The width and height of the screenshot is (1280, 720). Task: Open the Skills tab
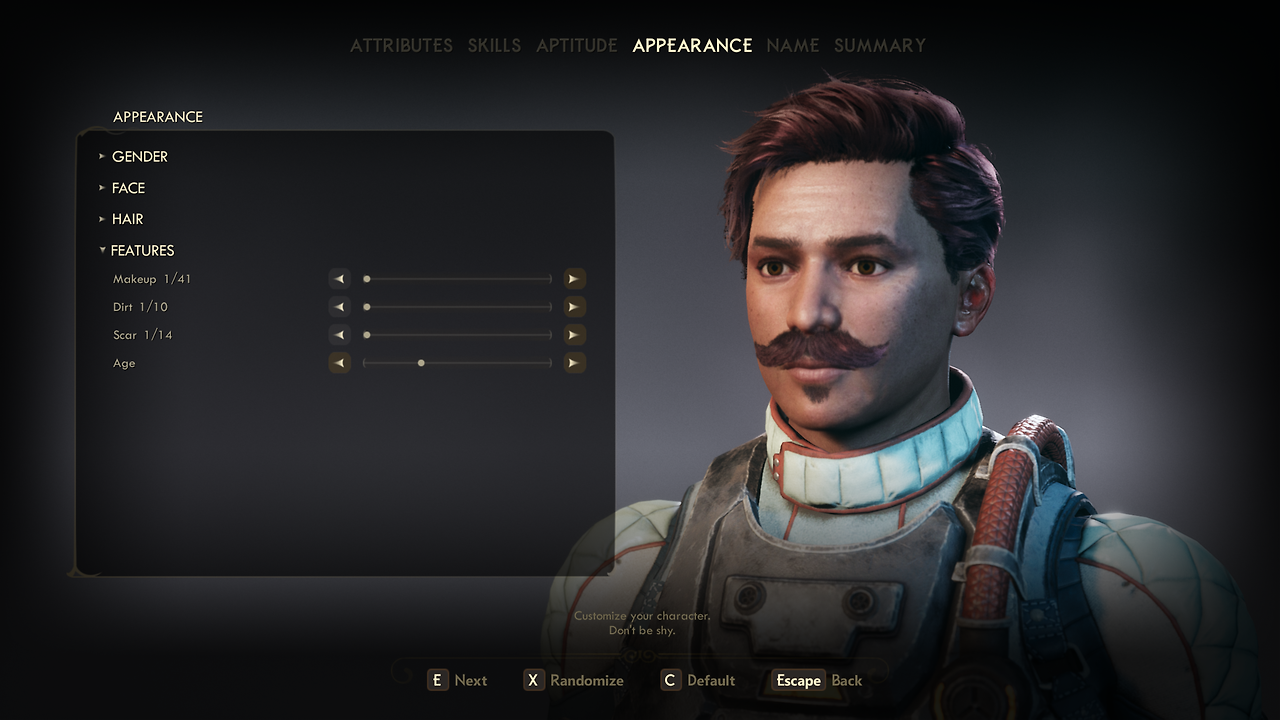click(x=494, y=46)
